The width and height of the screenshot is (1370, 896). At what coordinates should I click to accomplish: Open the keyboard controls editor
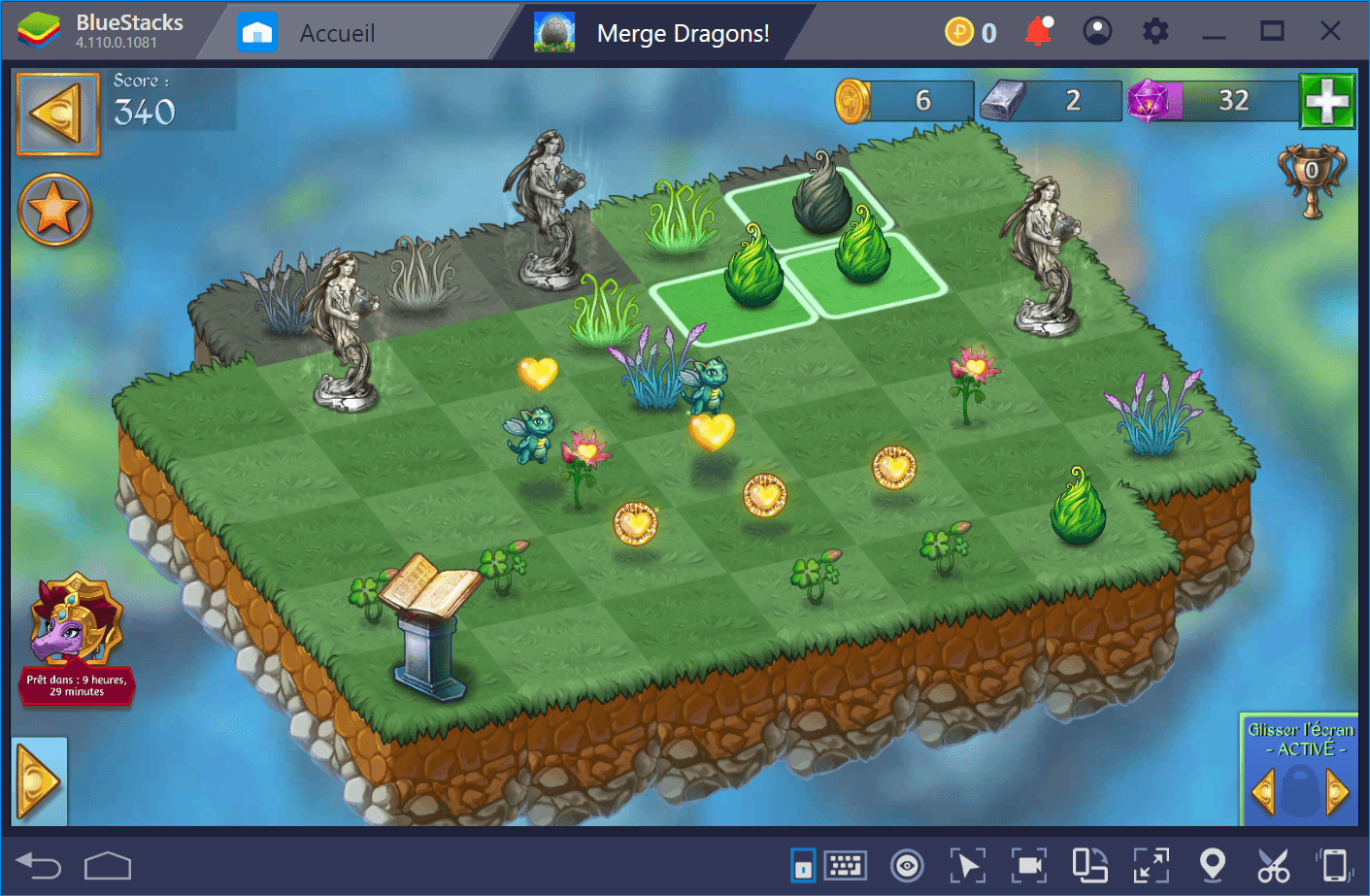tap(845, 864)
